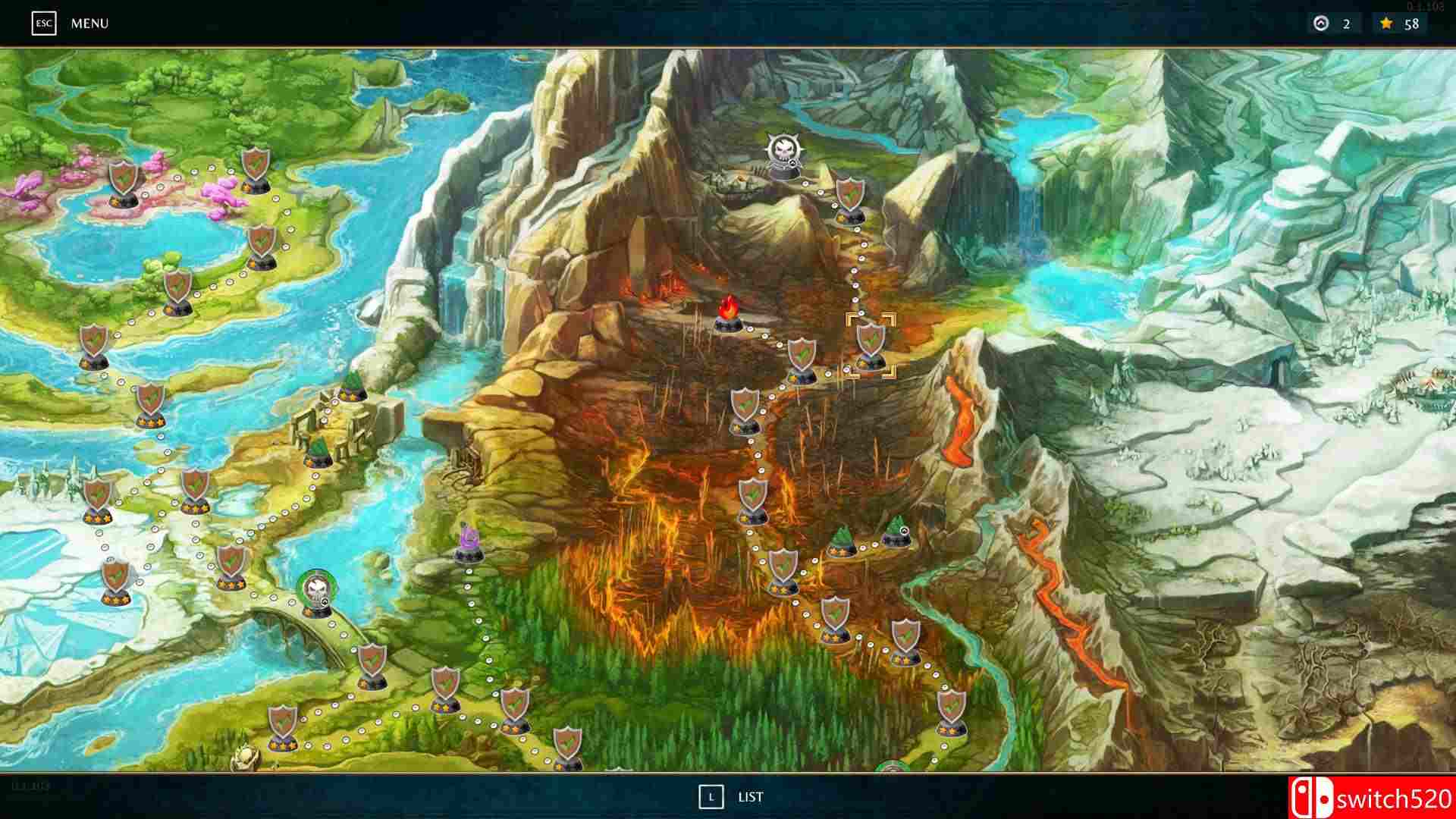This screenshot has height=819, width=1456.
Task: Open the level LIST at the bottom
Action: [x=749, y=797]
